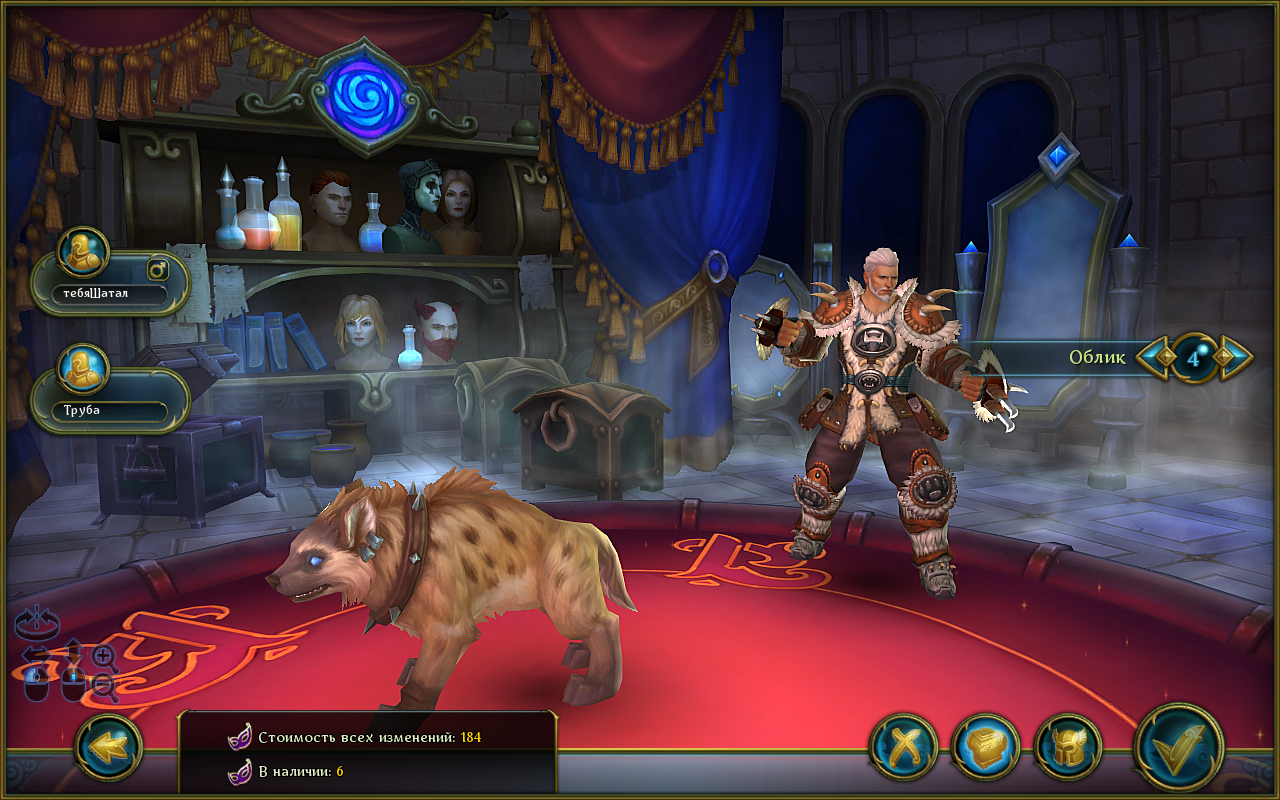Confirm changes with the golden checkmark button

click(1179, 747)
